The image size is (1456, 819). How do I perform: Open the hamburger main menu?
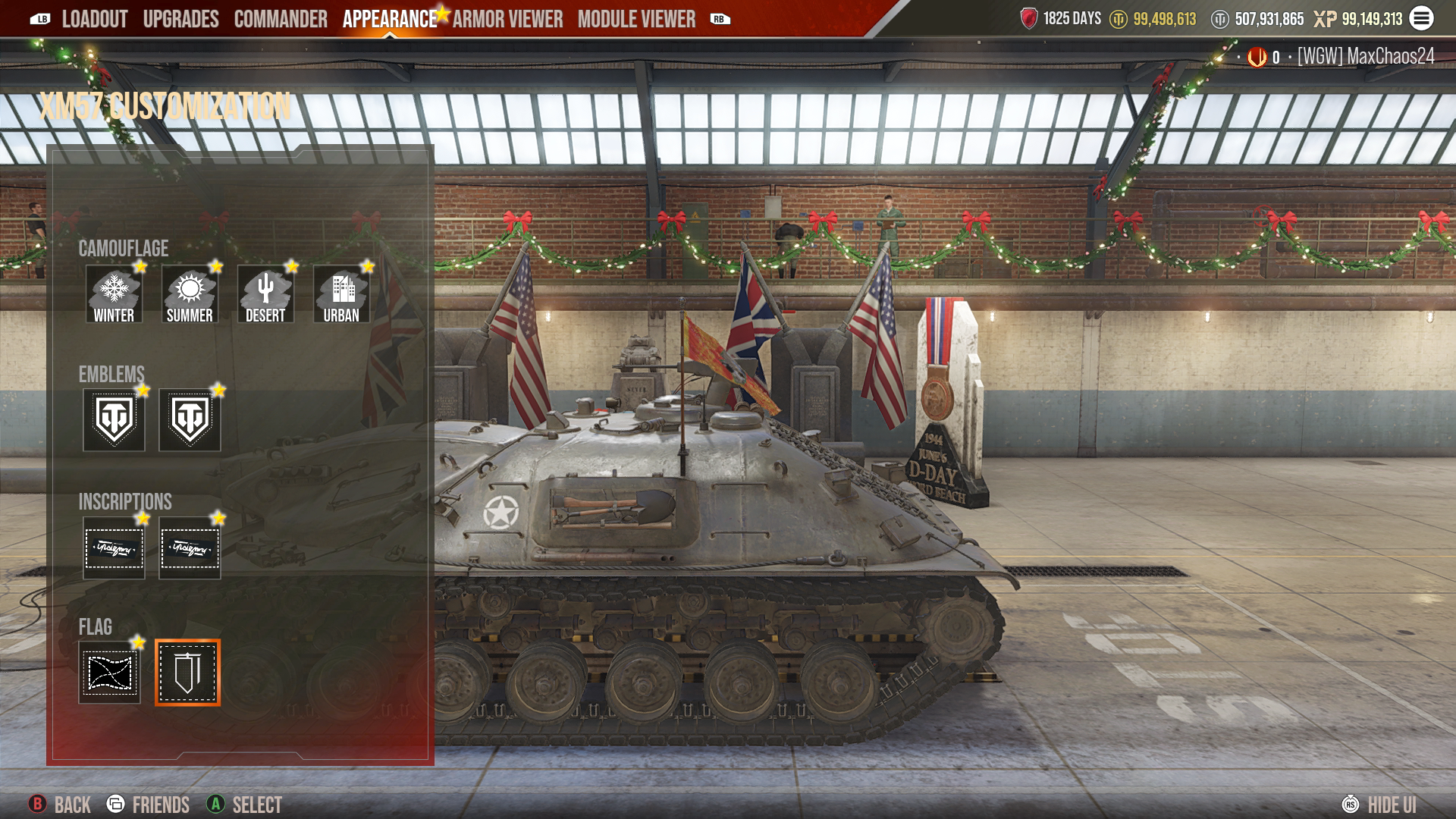(x=1421, y=18)
